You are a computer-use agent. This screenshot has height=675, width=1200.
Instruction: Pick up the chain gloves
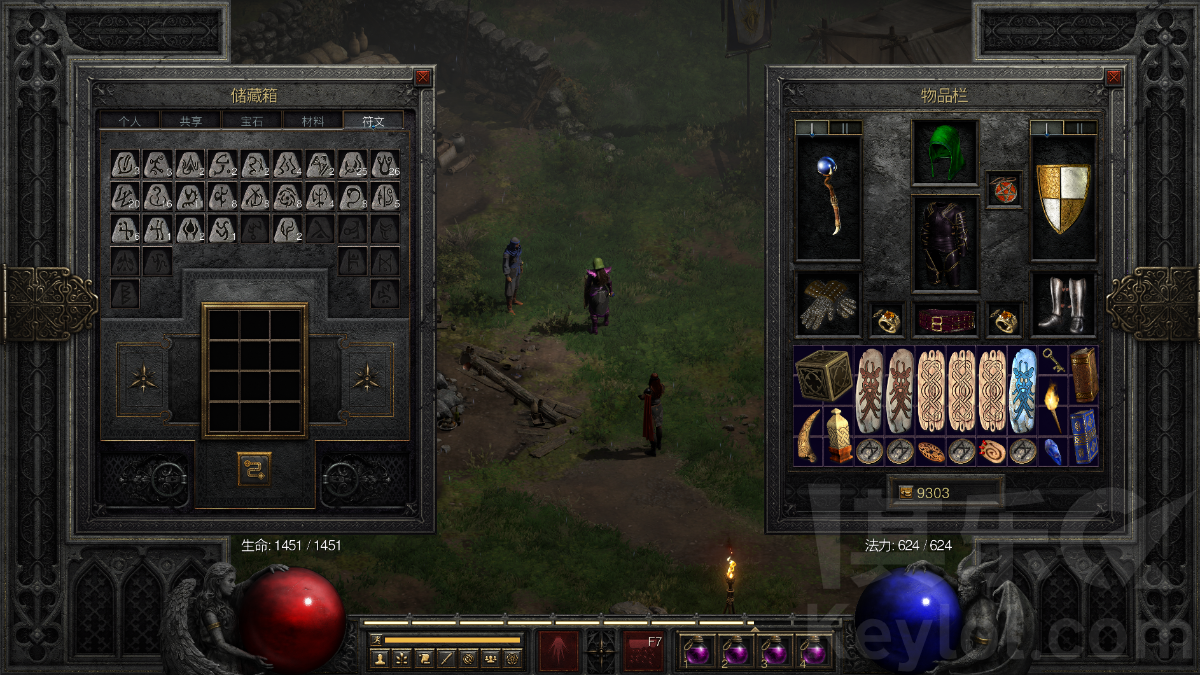tap(827, 304)
